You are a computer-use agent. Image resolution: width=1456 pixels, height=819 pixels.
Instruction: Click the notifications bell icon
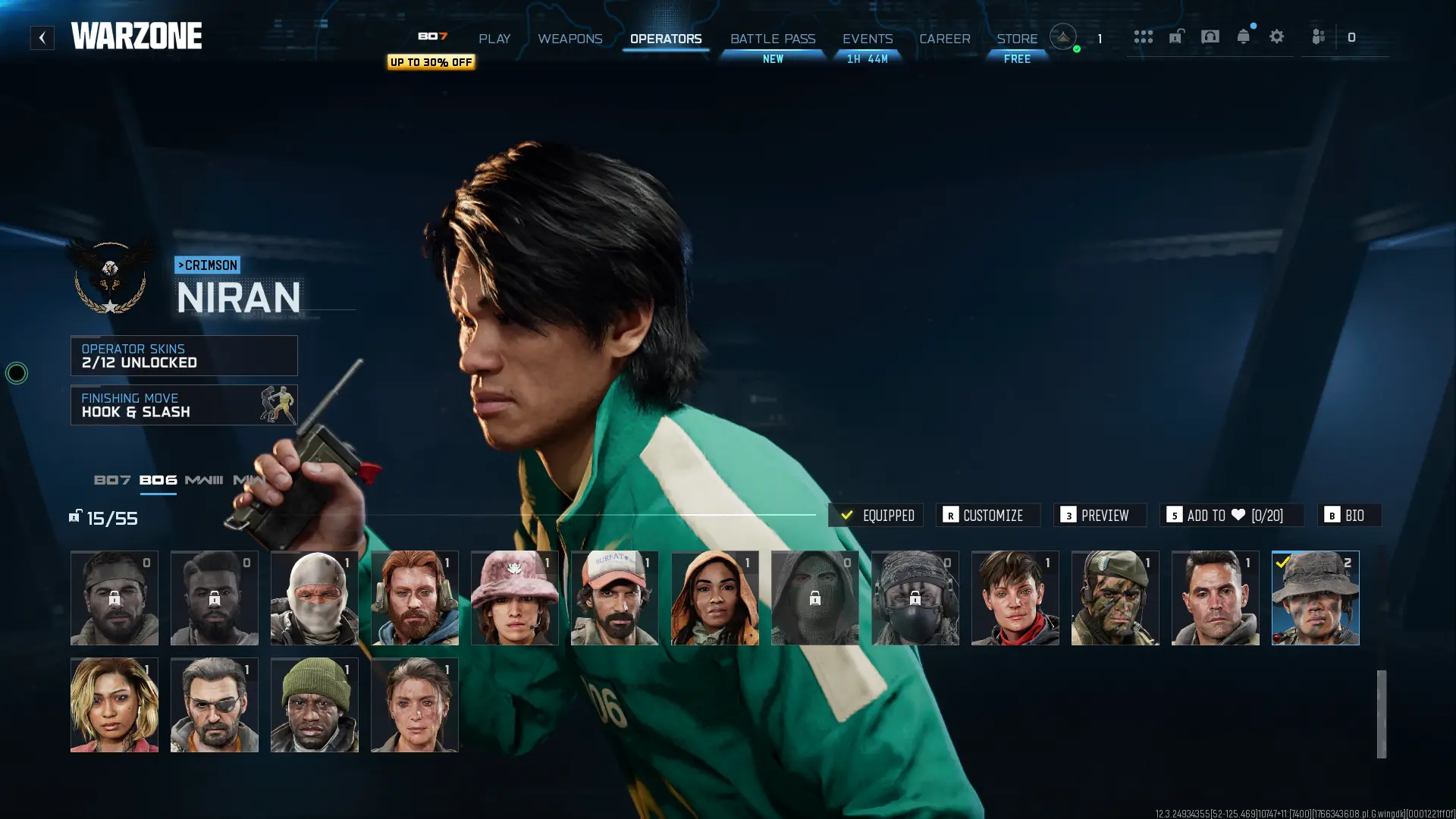pos(1243,36)
